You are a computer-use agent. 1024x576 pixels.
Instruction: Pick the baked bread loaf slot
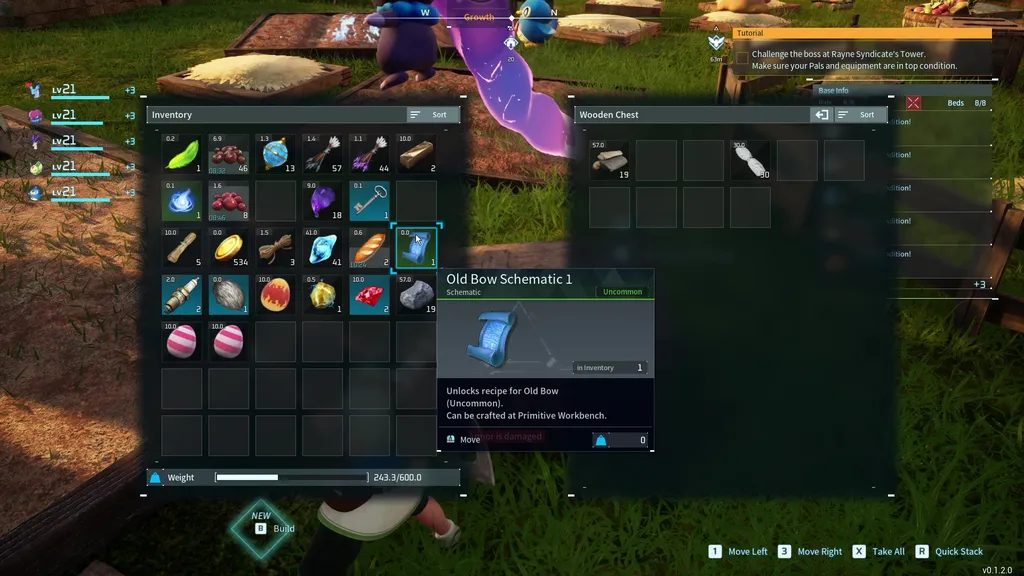pos(369,248)
